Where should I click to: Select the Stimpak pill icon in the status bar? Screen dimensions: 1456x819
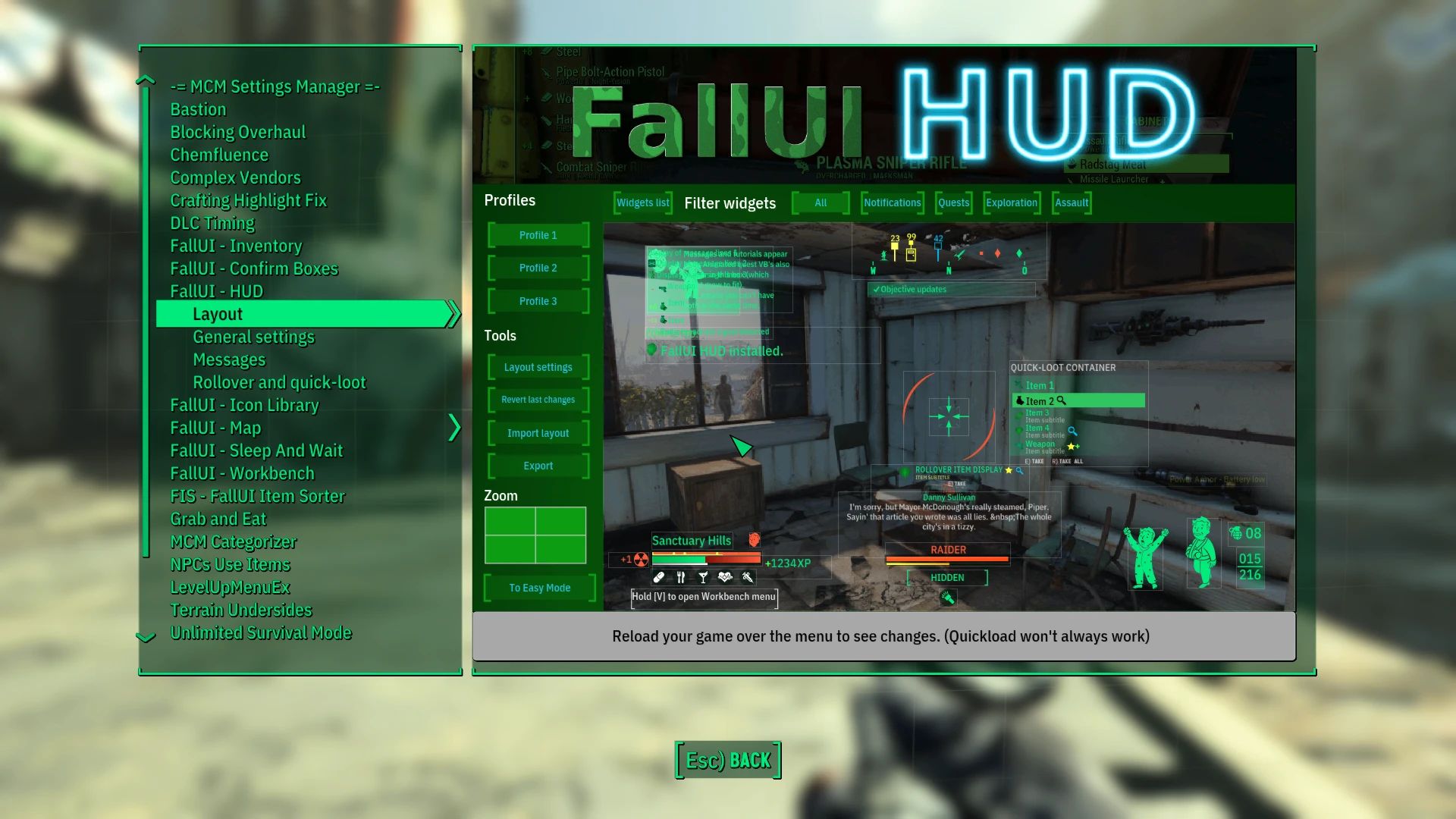659,577
